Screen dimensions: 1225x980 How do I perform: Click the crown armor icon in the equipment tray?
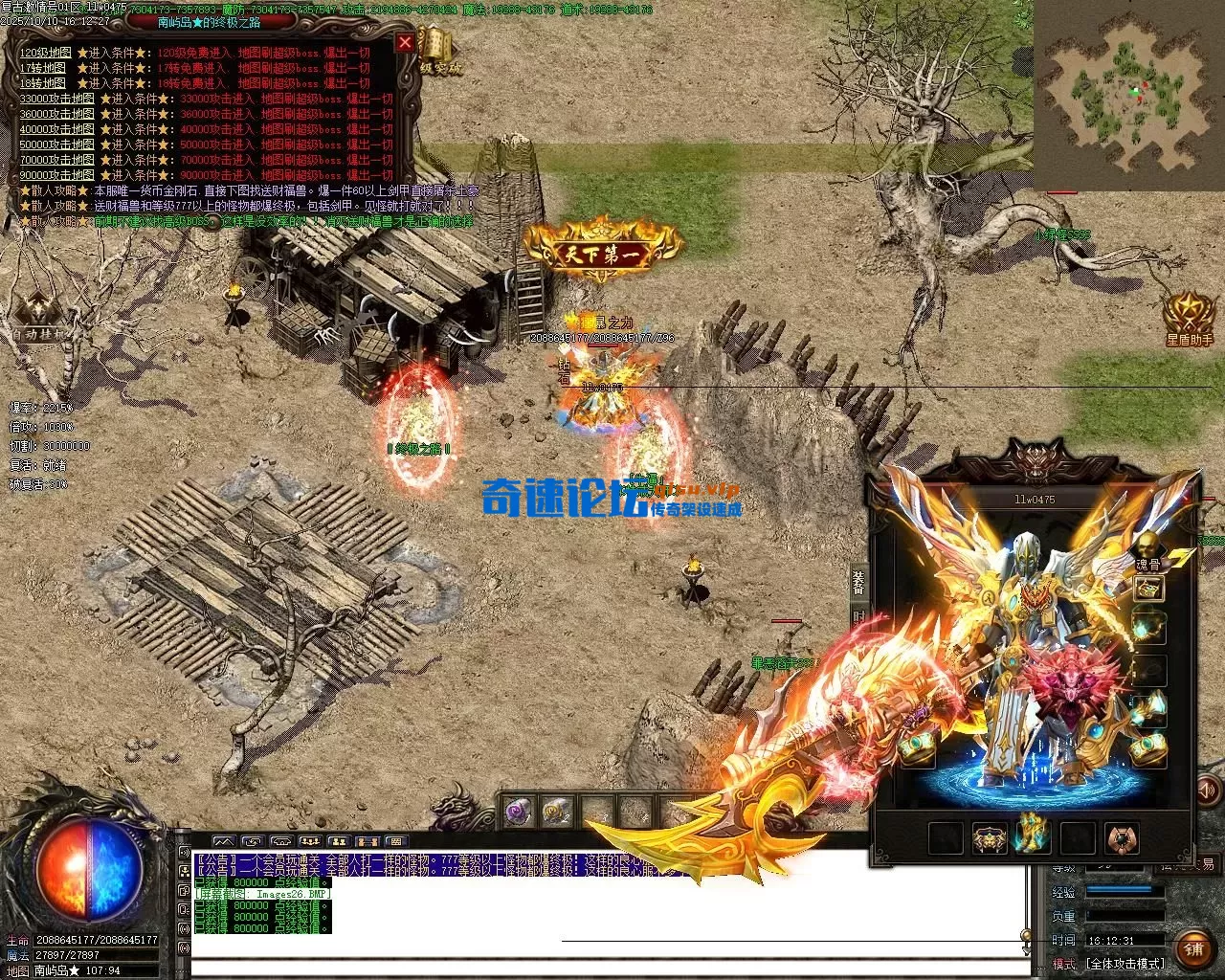[x=990, y=836]
